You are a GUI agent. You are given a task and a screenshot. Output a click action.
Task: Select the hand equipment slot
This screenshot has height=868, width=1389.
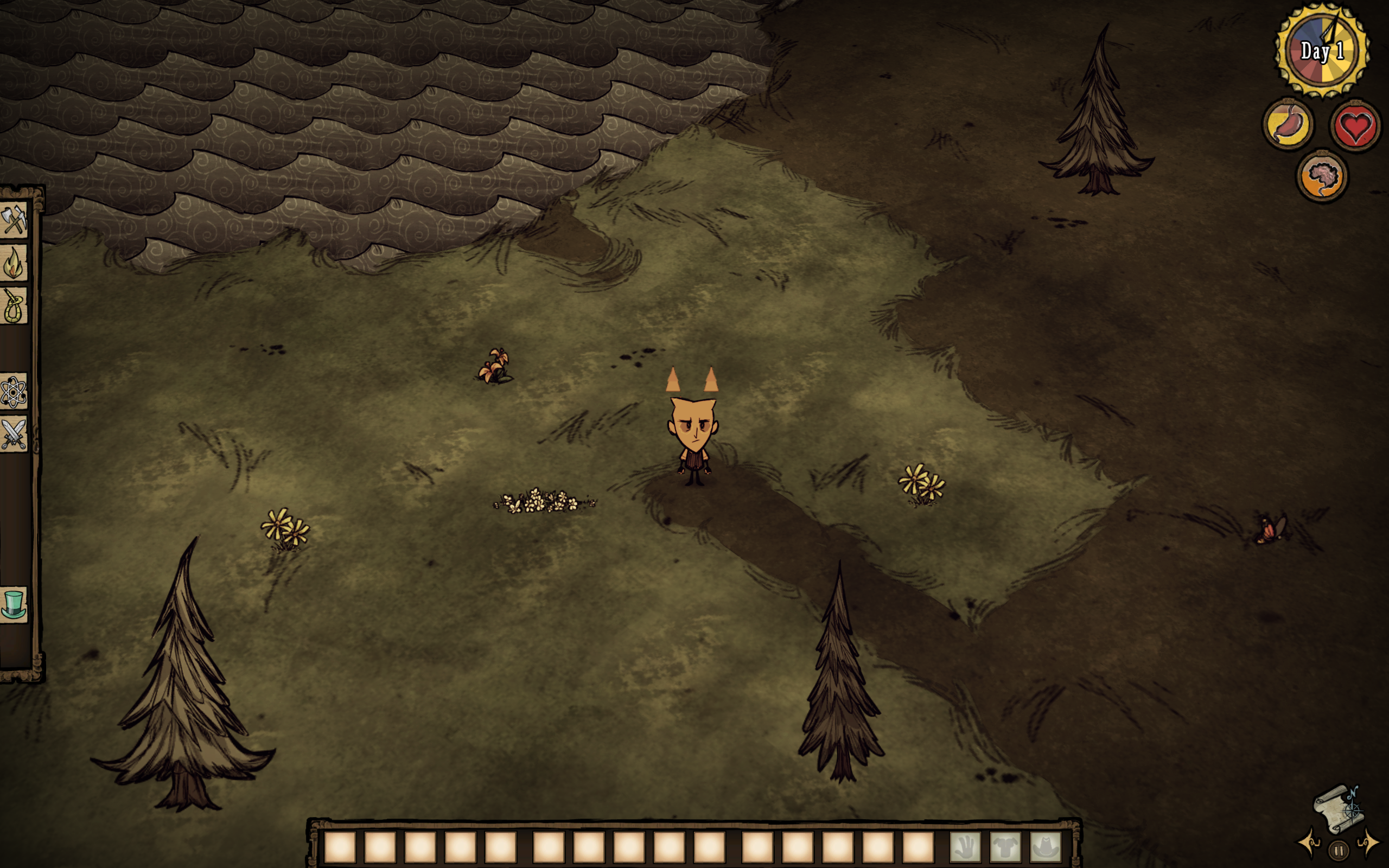point(965,847)
